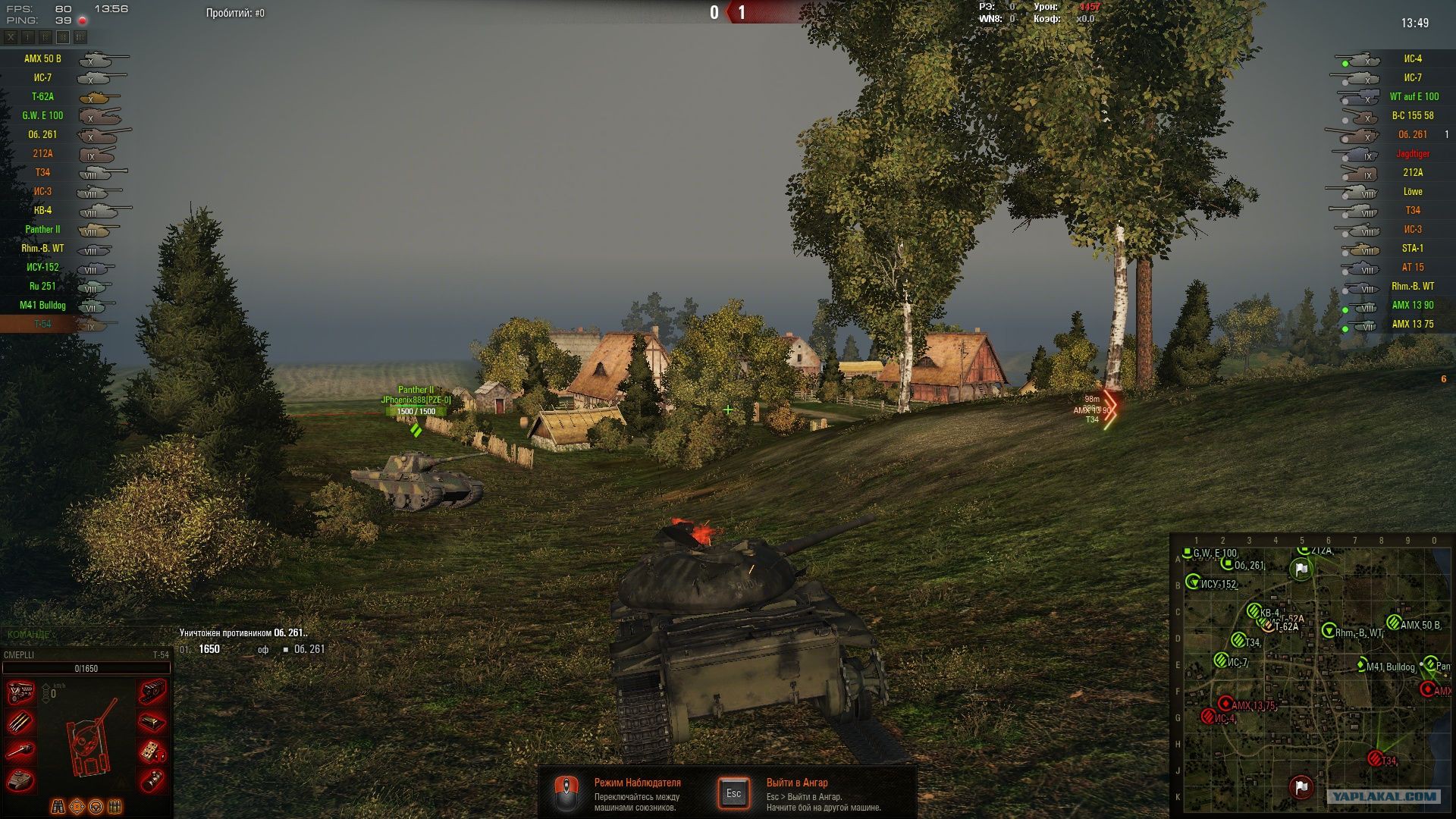Click the steering wheel driver icon
This screenshot has height=819, width=1456.
96,806
